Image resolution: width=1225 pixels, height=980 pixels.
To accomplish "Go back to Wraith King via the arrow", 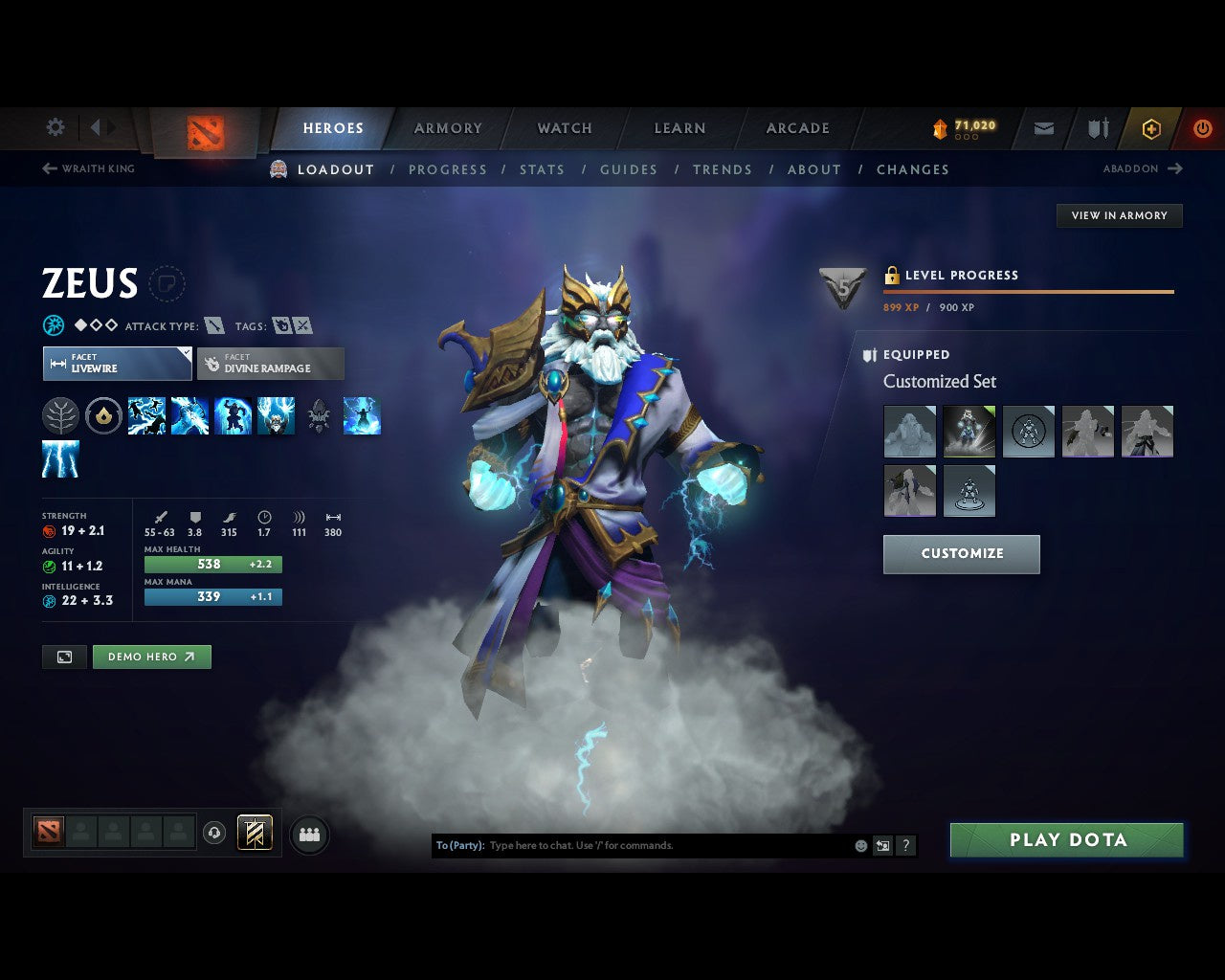I will point(48,168).
